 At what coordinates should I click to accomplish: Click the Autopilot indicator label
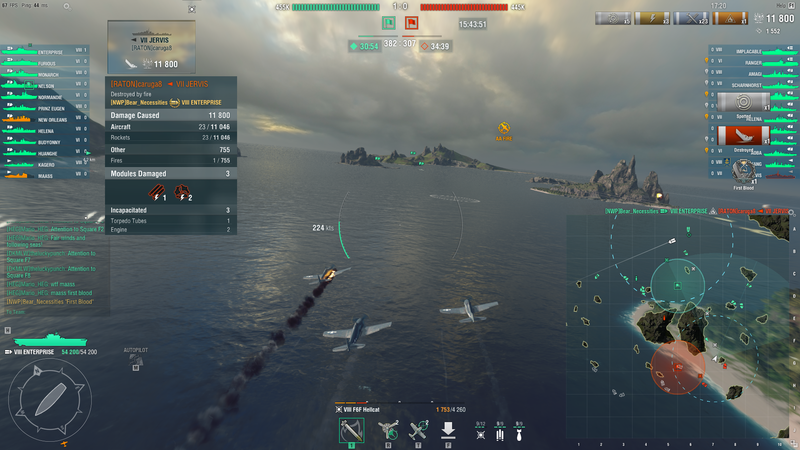135,351
